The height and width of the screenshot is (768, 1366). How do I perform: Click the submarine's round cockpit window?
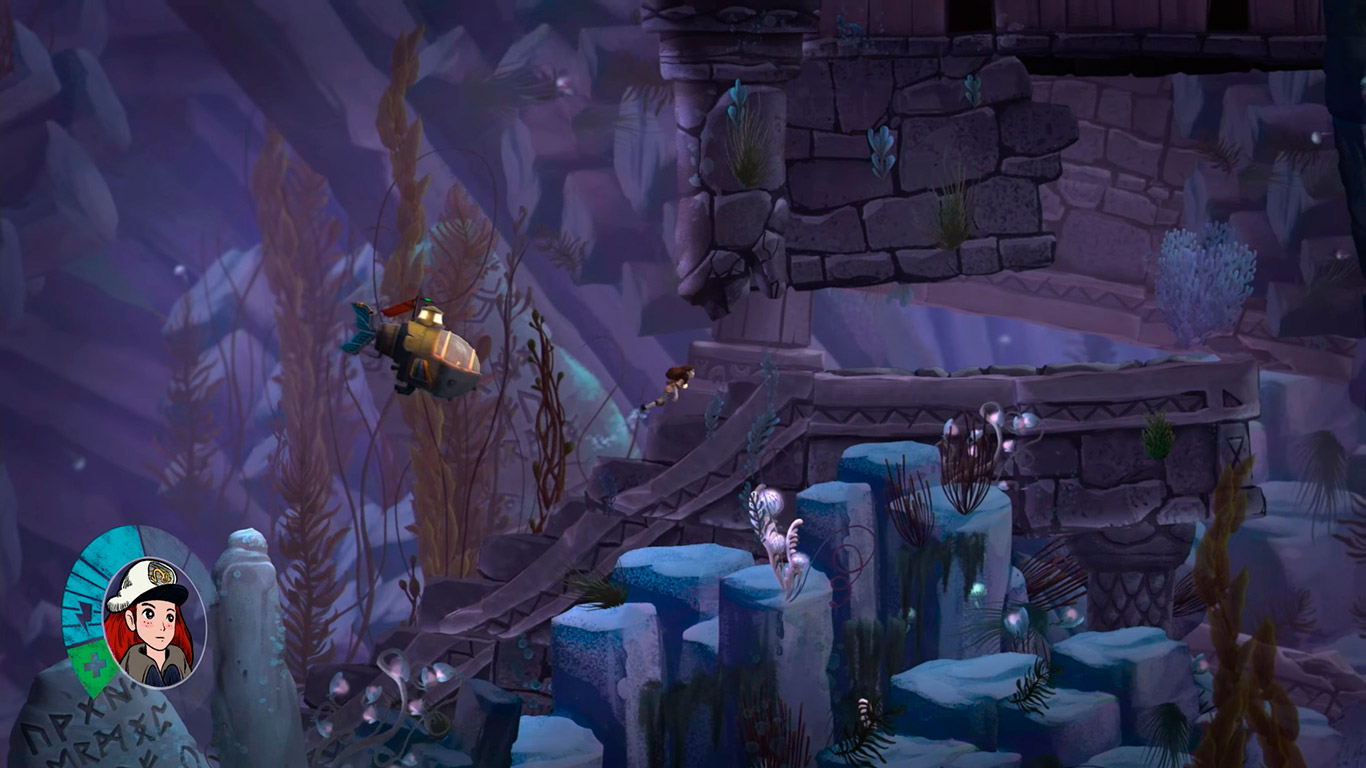(459, 353)
